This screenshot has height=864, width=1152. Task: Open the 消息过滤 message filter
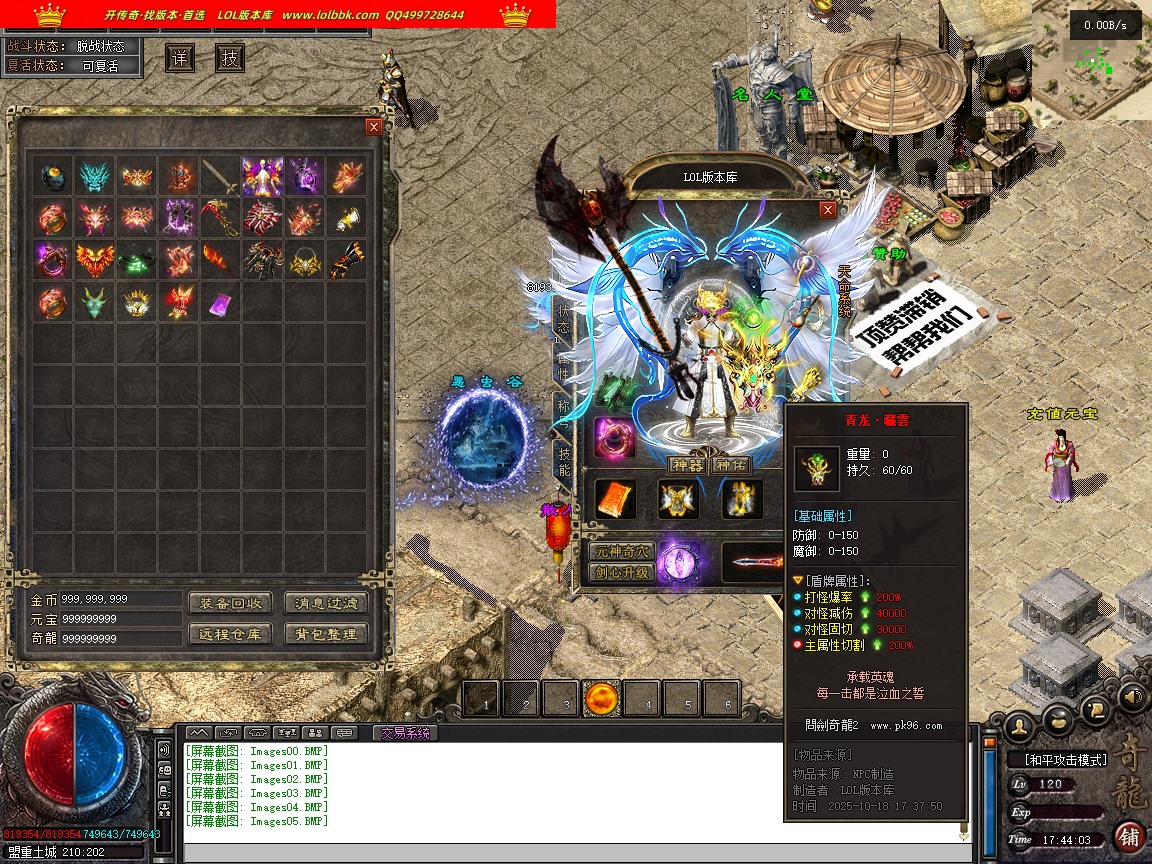coord(326,603)
